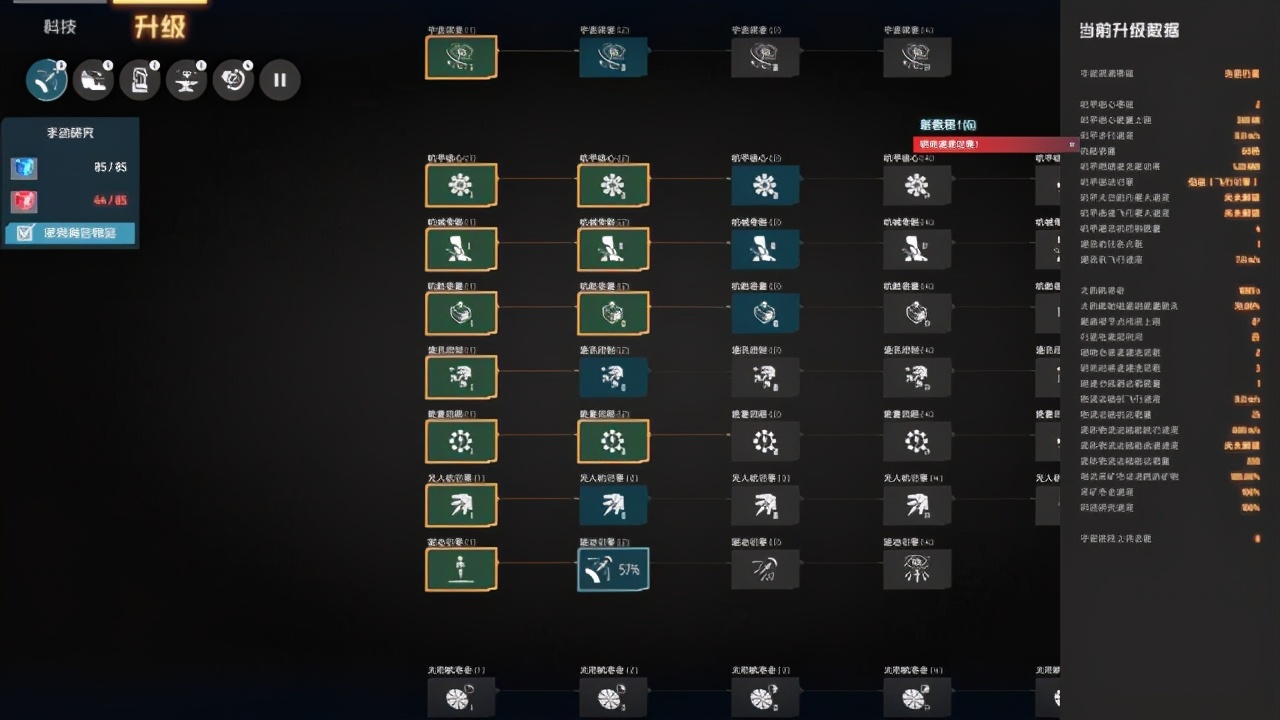Select the circular gear-orbit filter icon

click(233, 79)
